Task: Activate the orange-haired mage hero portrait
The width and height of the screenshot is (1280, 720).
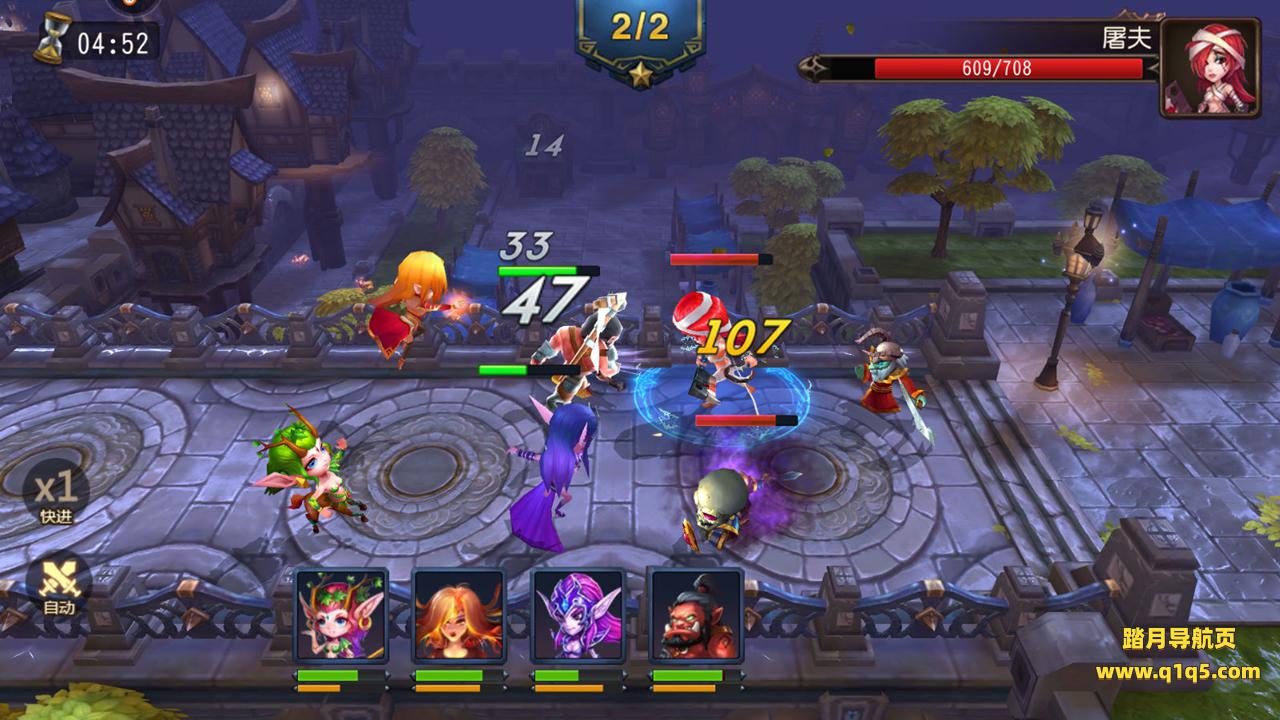Action: 459,616
